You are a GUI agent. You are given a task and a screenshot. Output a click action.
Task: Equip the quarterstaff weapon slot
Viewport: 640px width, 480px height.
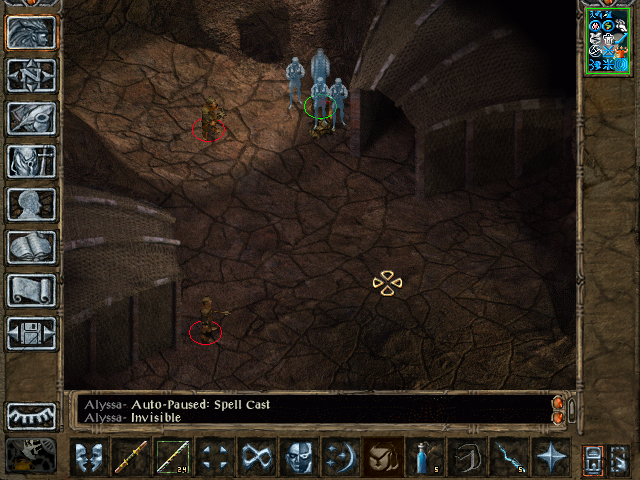(130, 457)
